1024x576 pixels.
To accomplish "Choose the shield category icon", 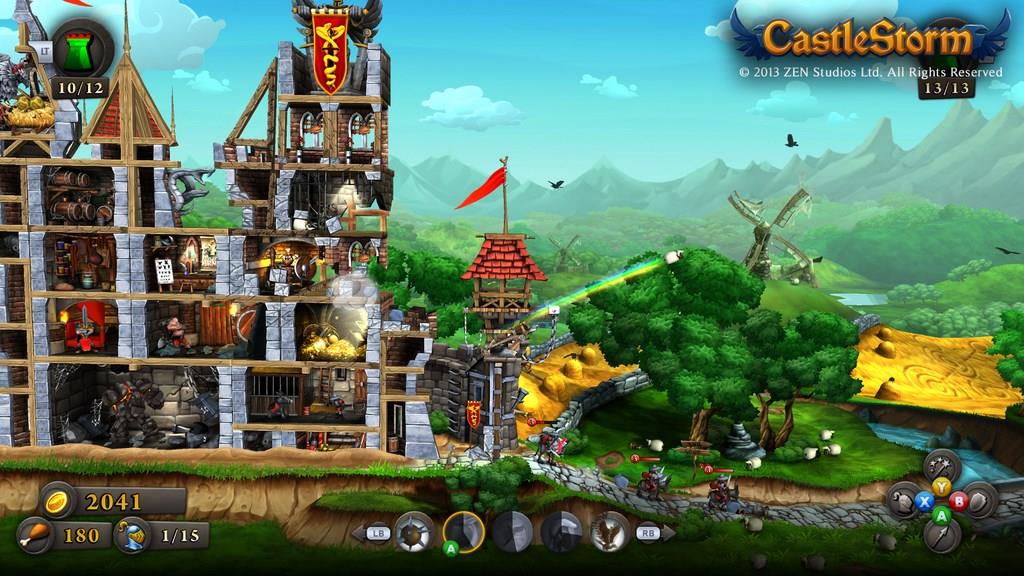I will point(978,500).
